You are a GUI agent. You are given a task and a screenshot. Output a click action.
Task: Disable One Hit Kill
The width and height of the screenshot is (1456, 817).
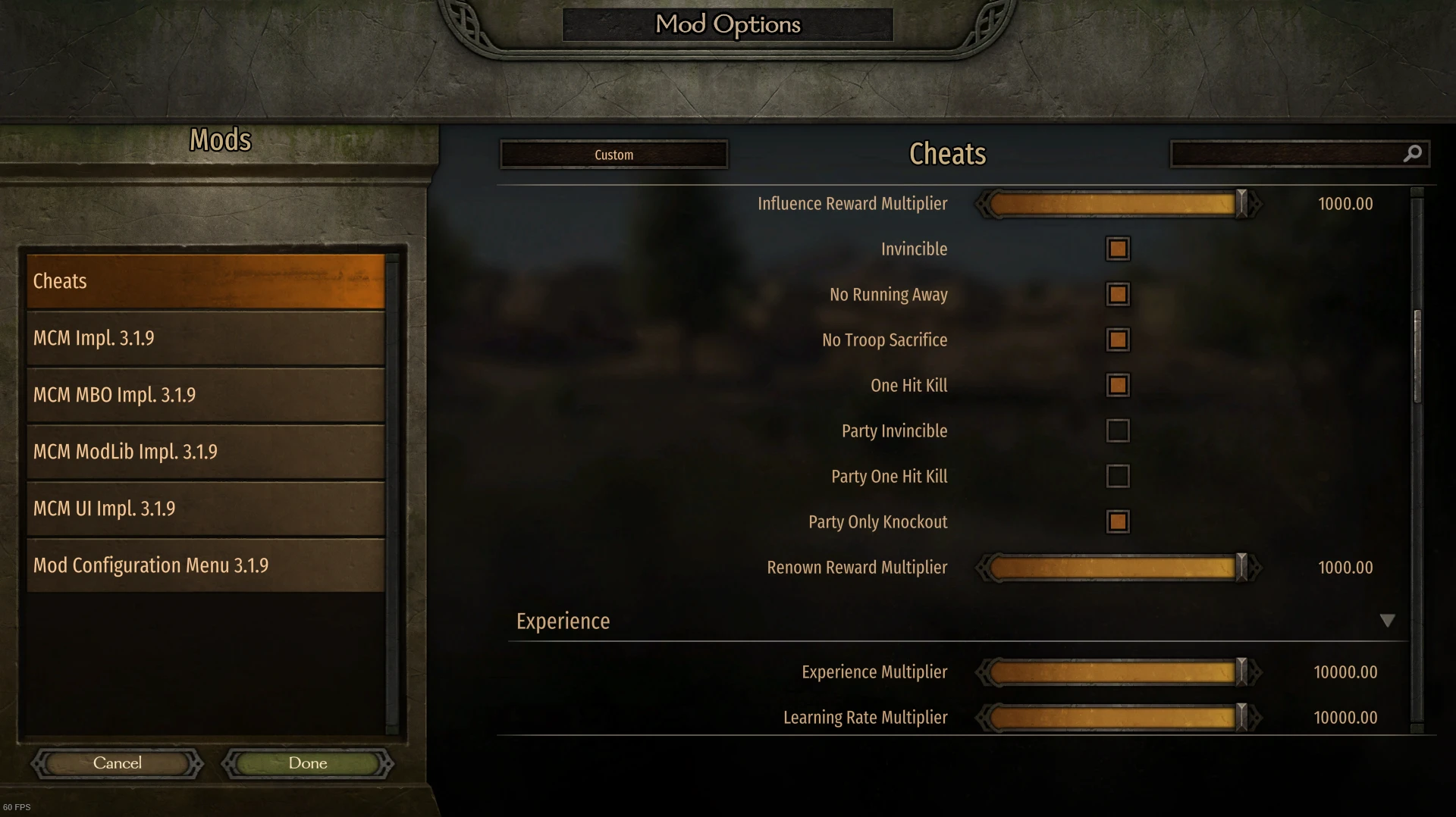[x=1118, y=385]
